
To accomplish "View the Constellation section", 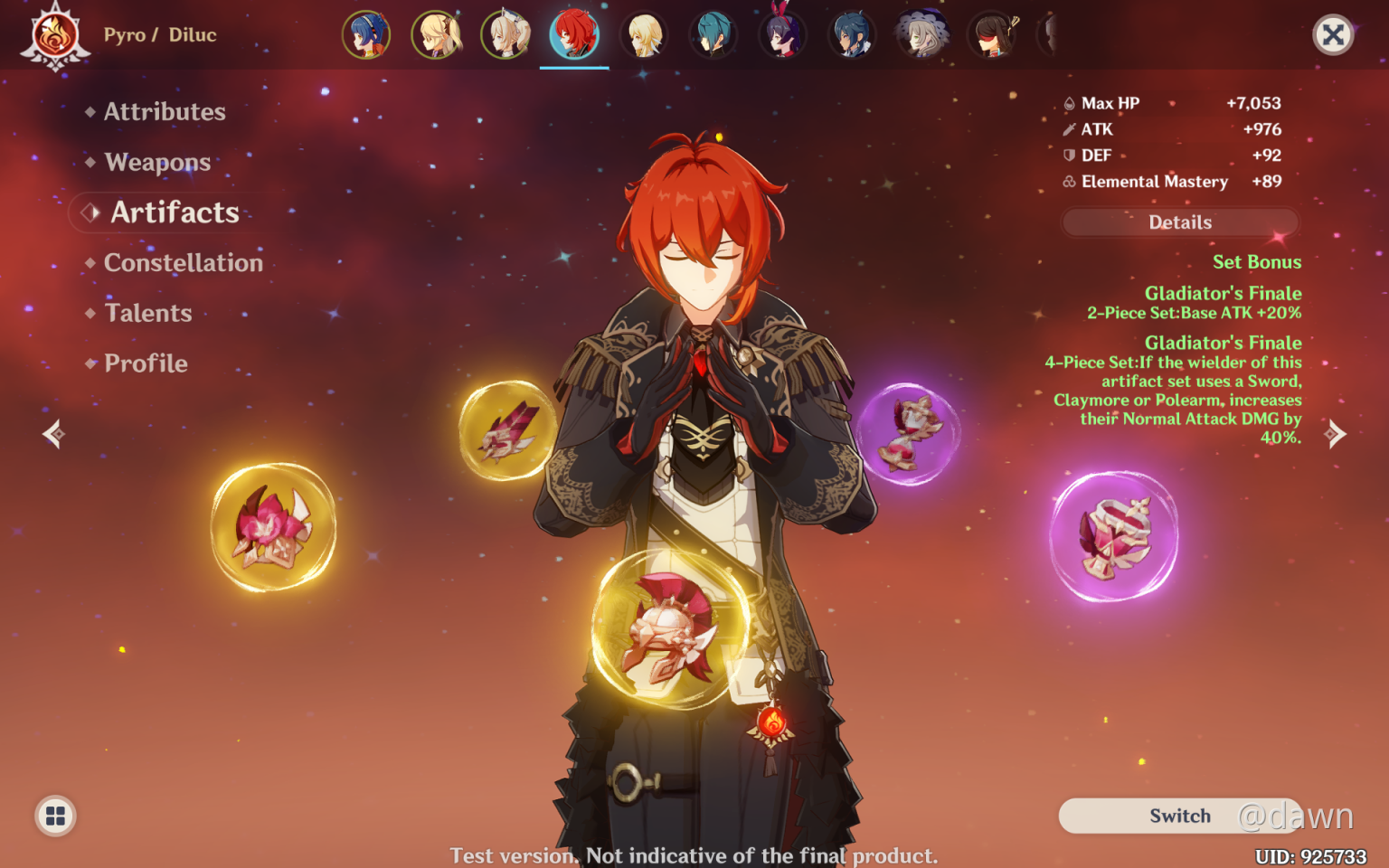I will coord(184,262).
